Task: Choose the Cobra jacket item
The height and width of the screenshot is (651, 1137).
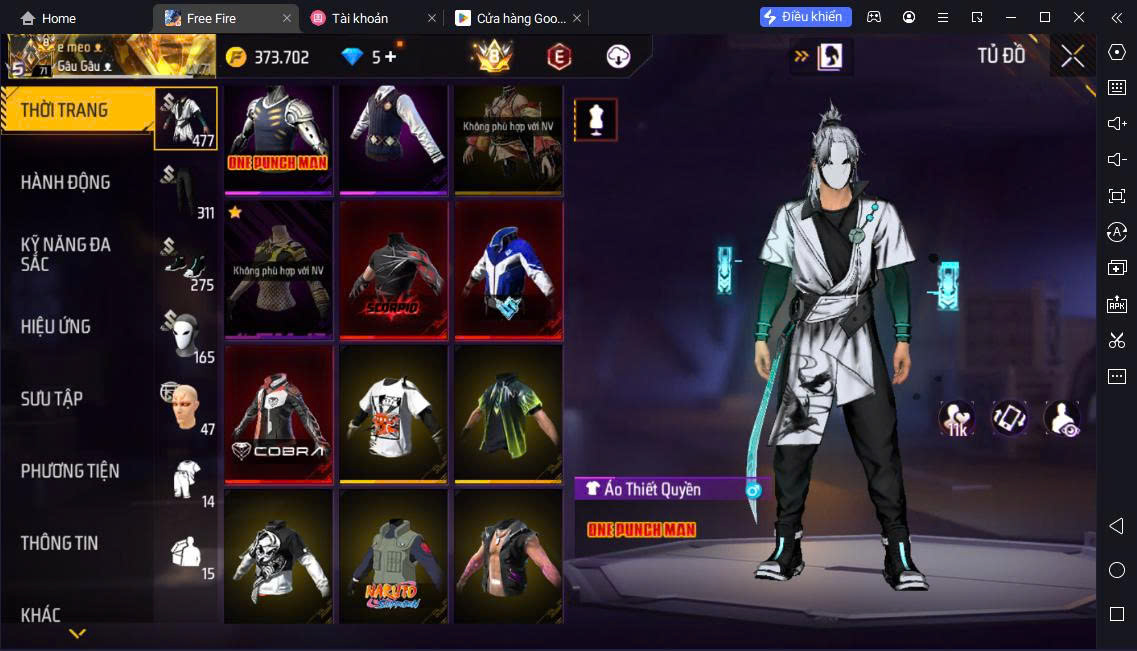Action: 278,414
